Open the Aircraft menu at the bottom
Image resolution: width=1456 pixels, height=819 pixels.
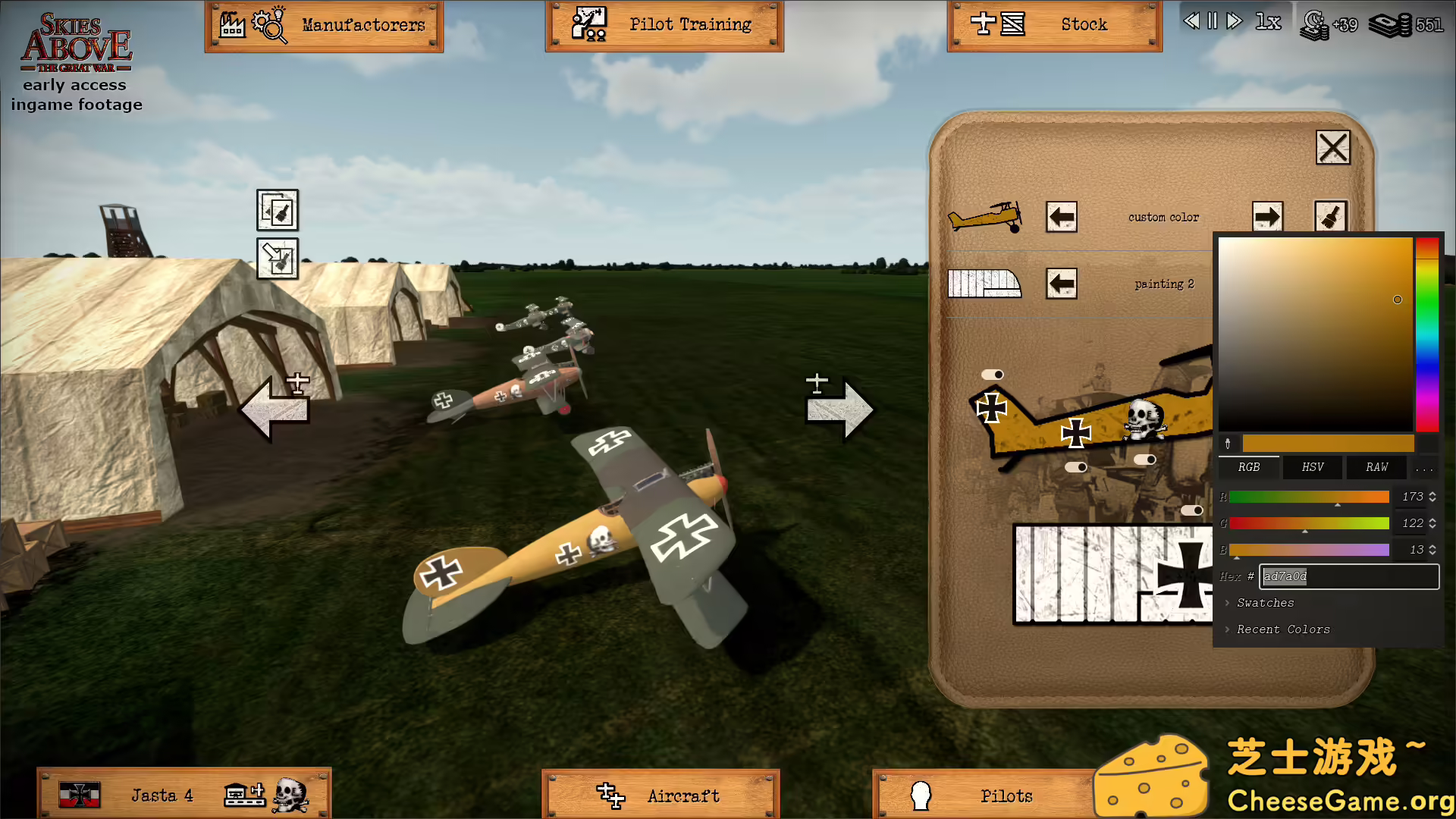[x=660, y=795]
